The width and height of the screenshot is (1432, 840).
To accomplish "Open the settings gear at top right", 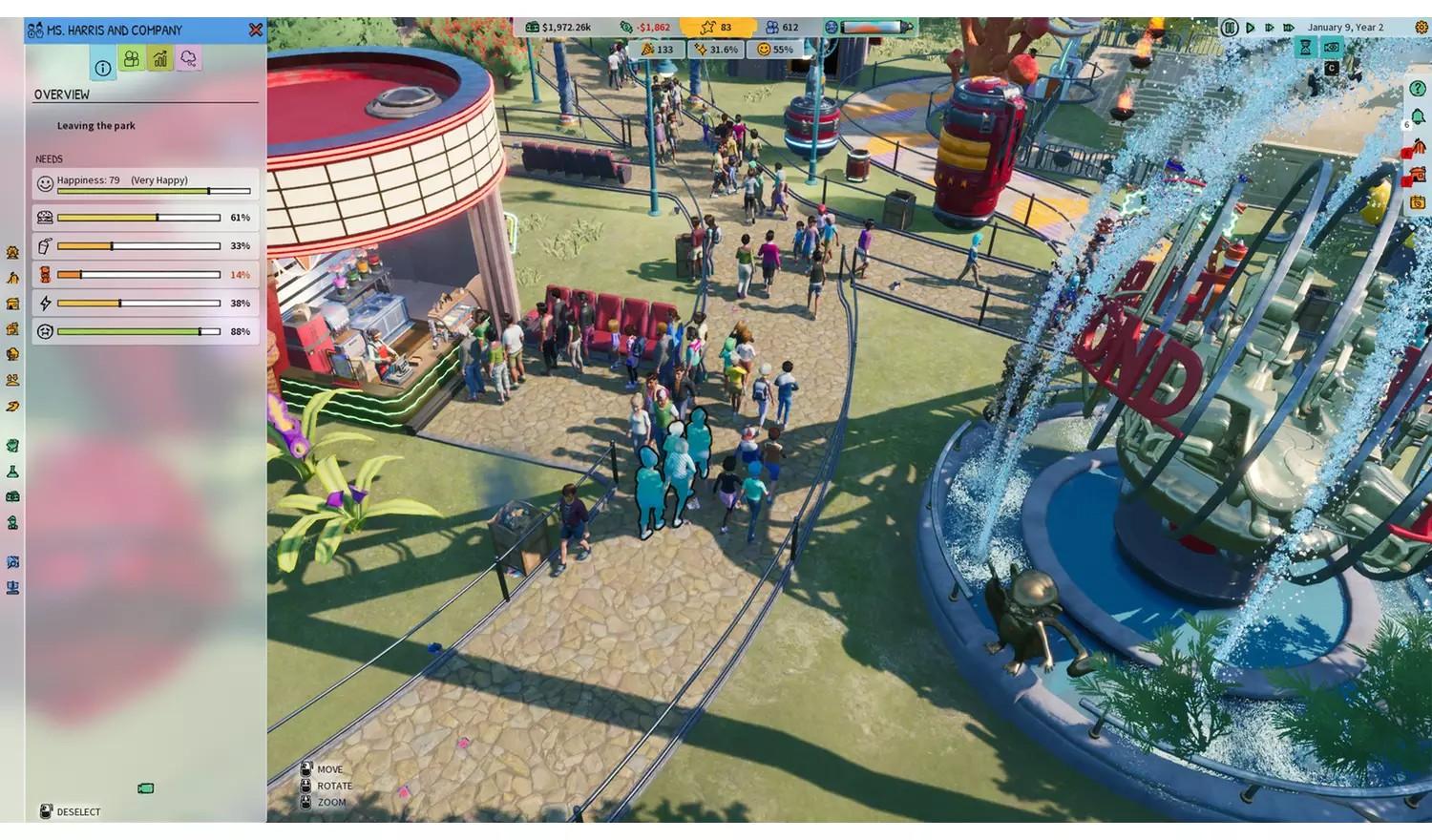I will click(x=1421, y=27).
